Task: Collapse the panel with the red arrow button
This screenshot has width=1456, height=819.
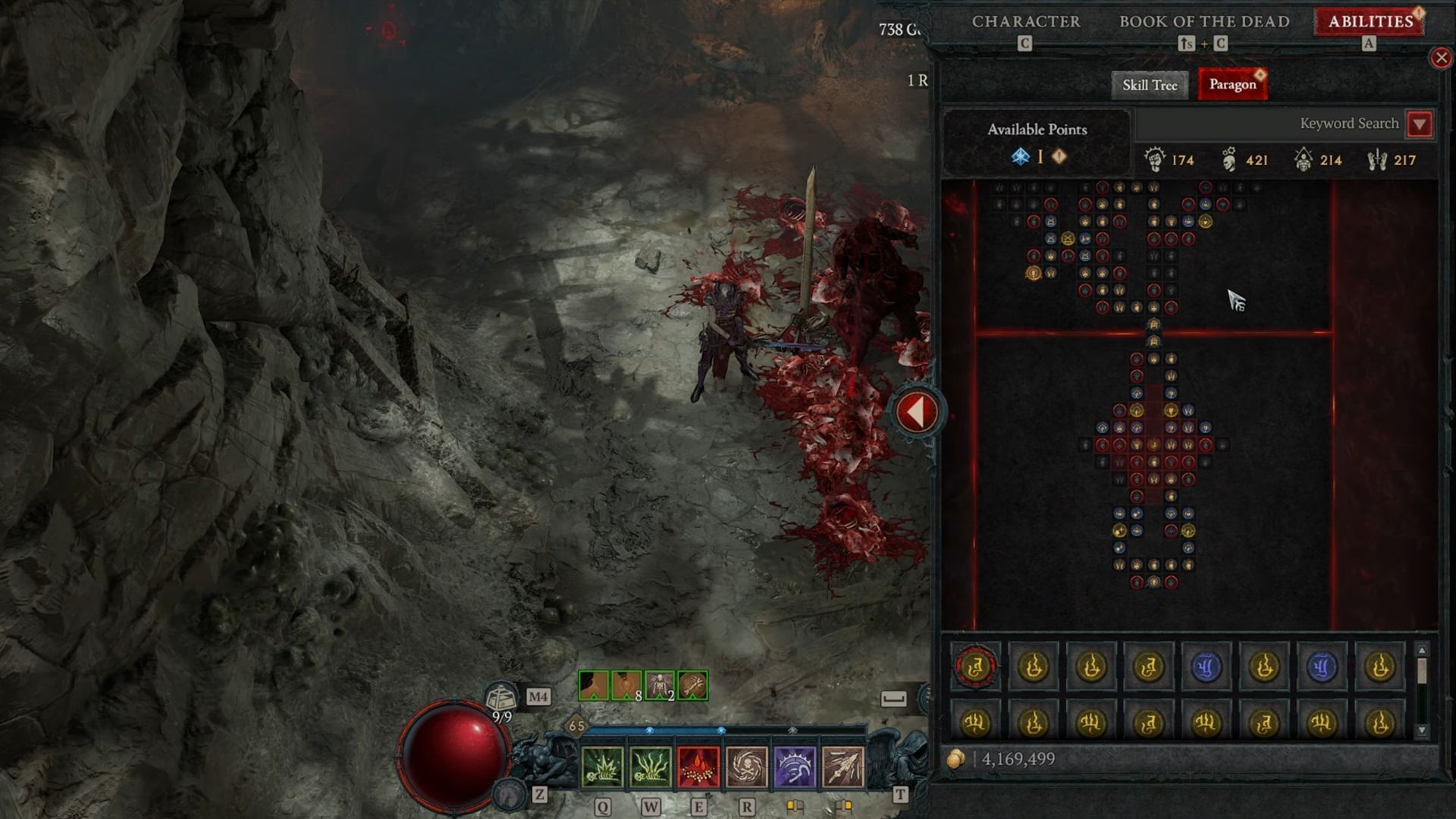Action: click(917, 412)
